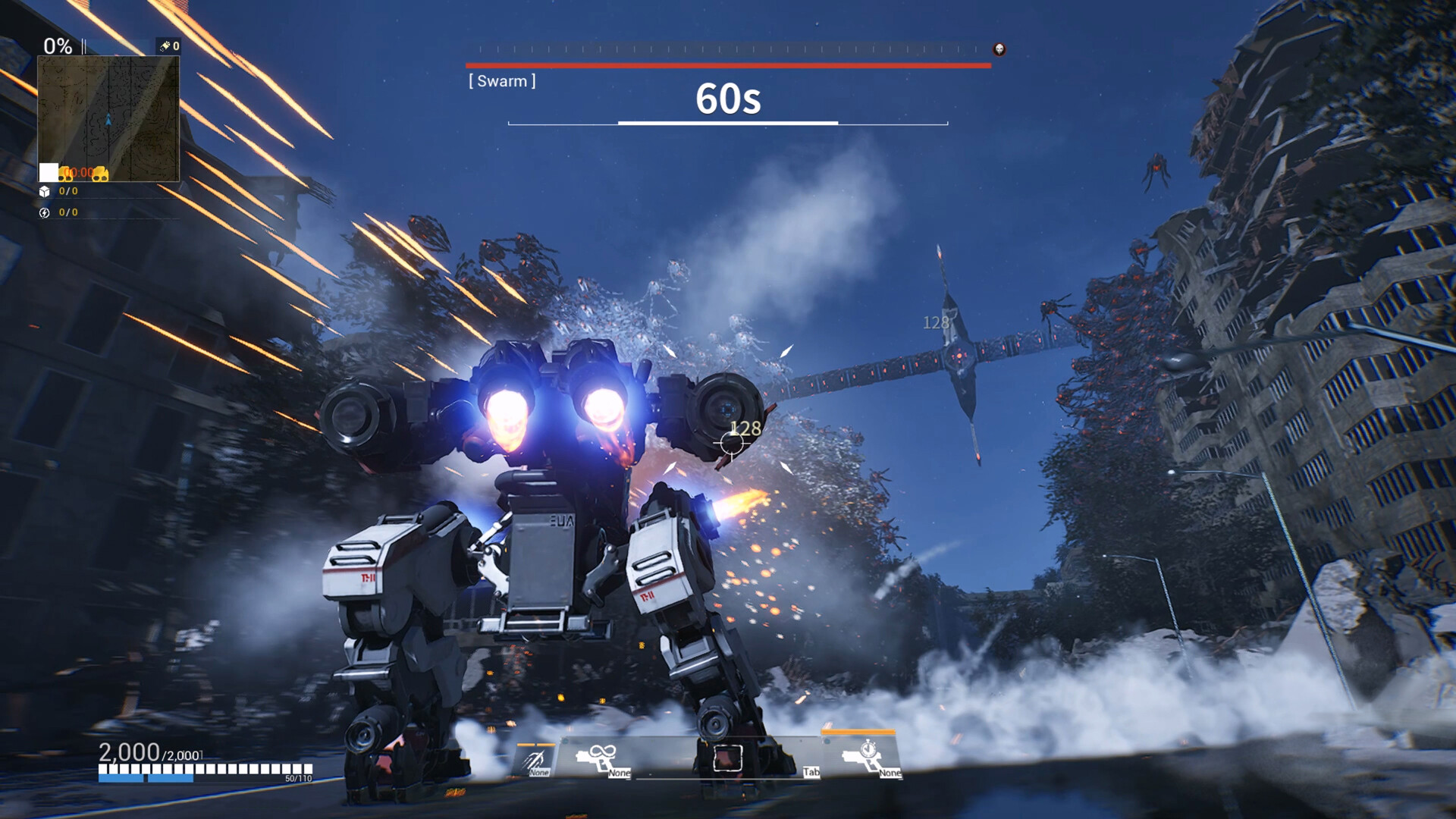Click the white square marker on the minimap
The width and height of the screenshot is (1456, 819).
pos(48,172)
